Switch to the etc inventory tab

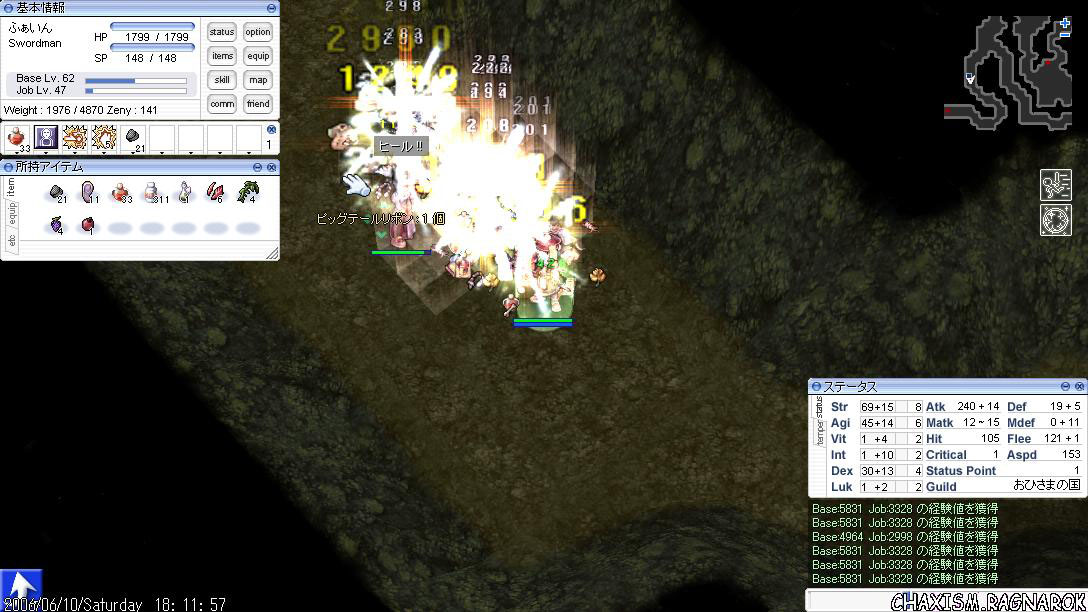click(x=11, y=240)
